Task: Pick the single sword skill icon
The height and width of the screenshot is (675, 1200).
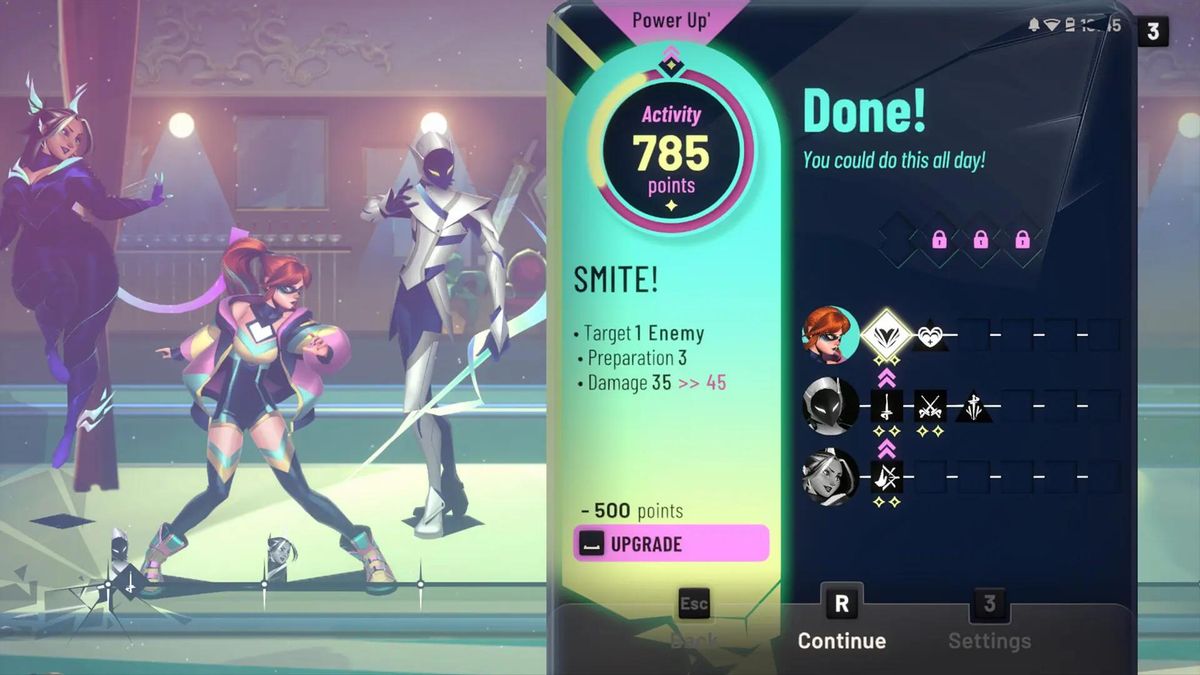Action: pyautogui.click(x=886, y=405)
